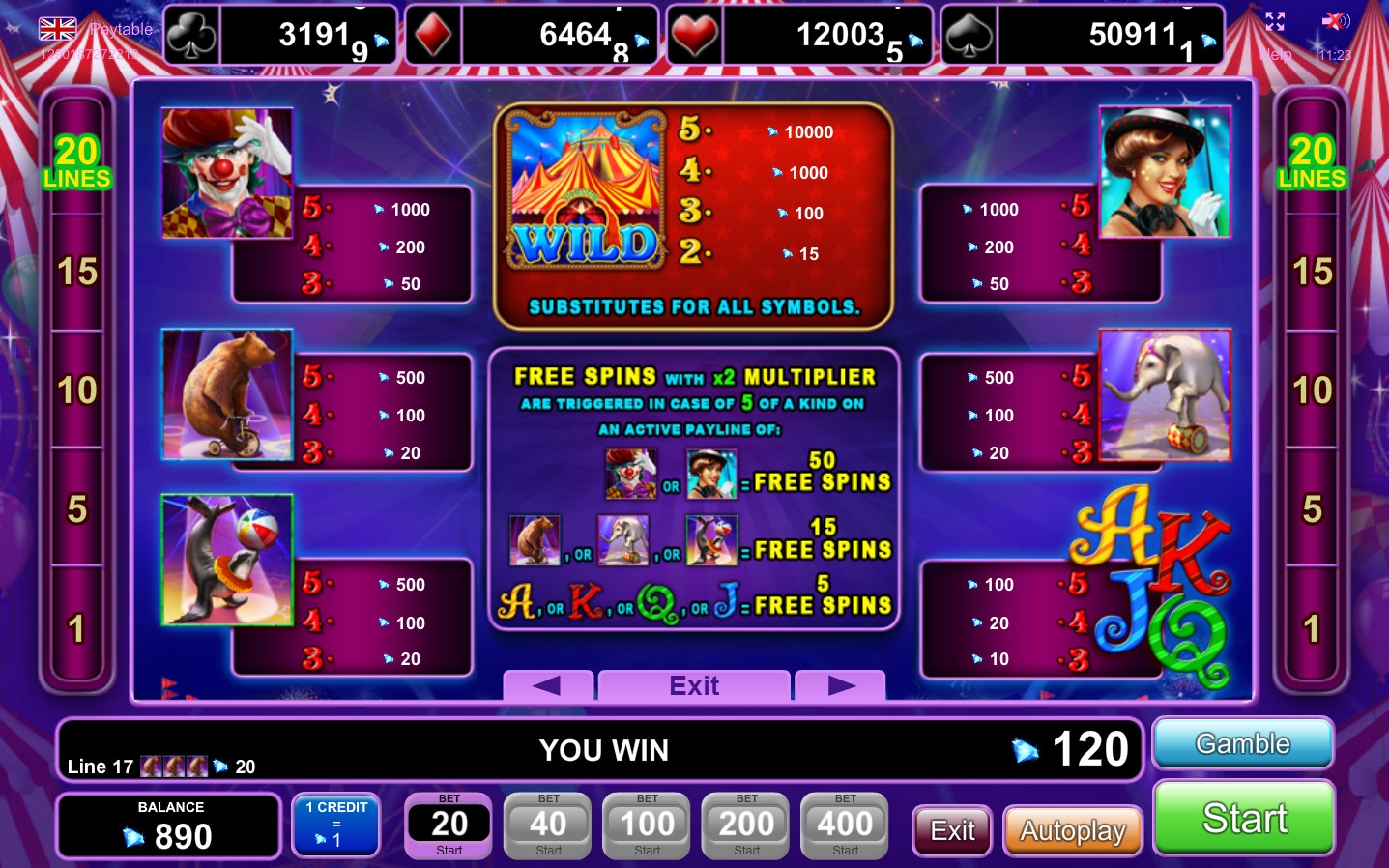The width and height of the screenshot is (1389, 868).
Task: Open the Help page
Action: tap(1275, 54)
